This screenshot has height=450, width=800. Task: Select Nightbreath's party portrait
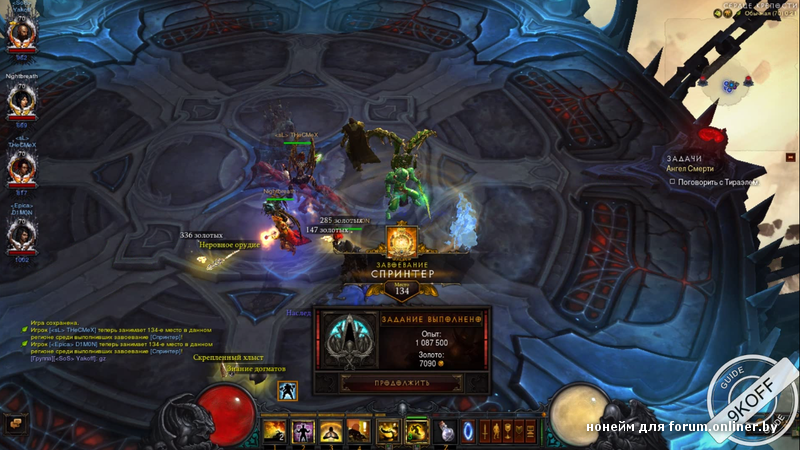point(22,100)
